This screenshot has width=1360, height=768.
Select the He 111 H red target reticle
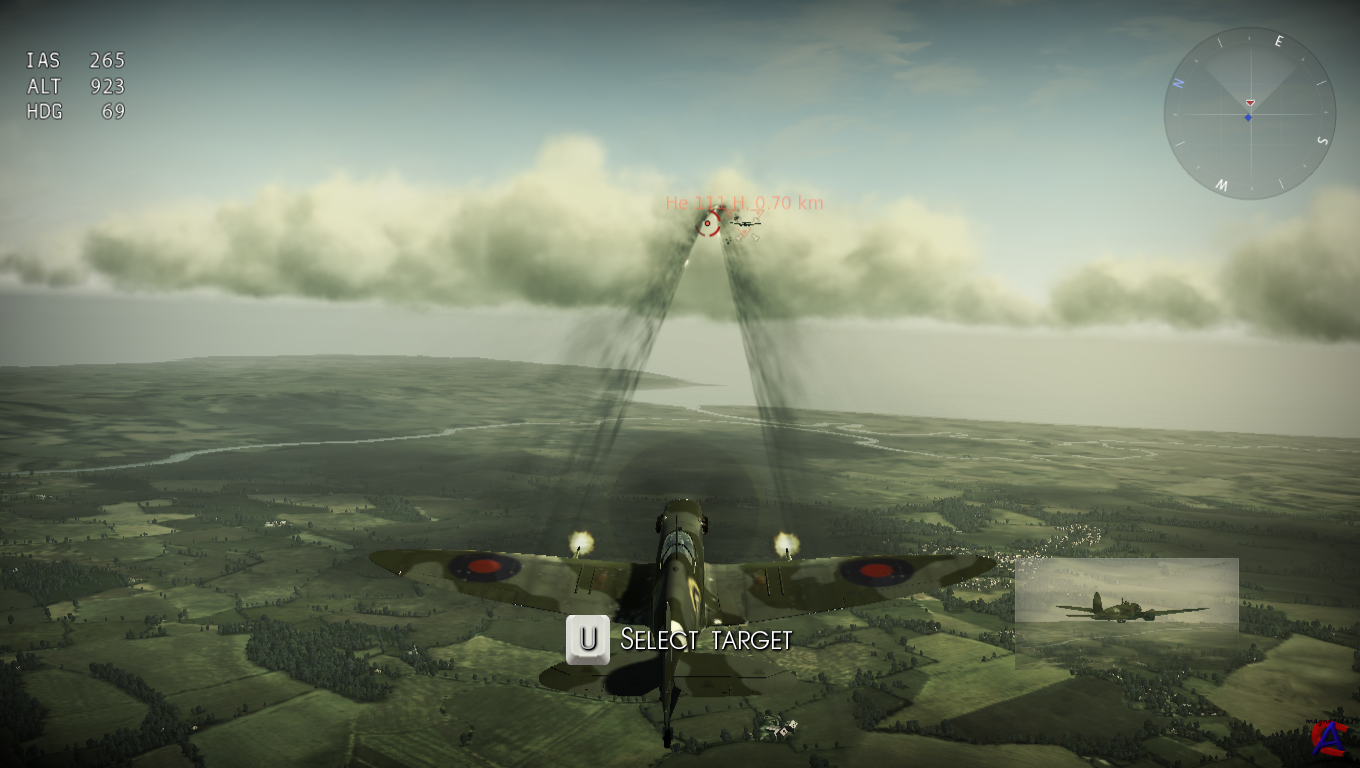[709, 224]
